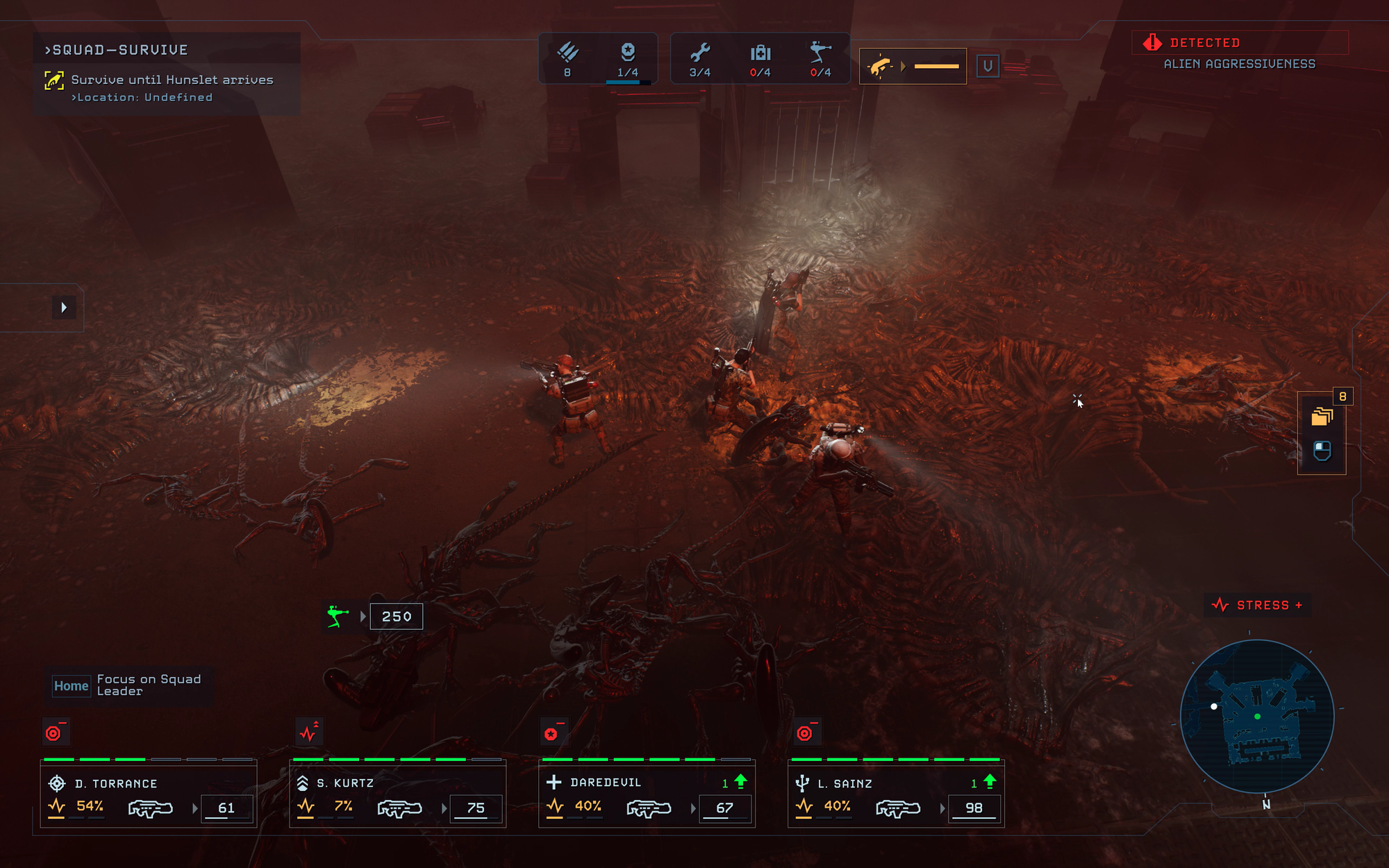Click the command points badge icon
This screenshot has width=1389, height=868.
628,59
